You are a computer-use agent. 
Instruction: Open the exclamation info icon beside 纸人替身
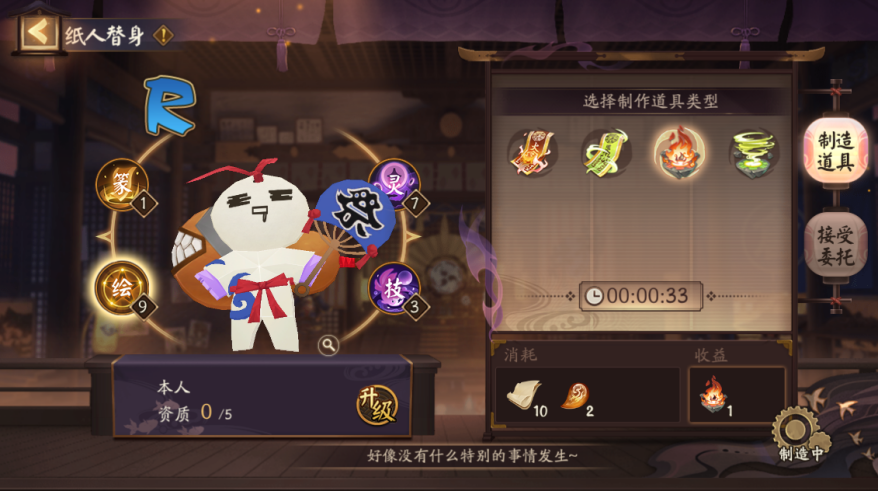click(163, 36)
